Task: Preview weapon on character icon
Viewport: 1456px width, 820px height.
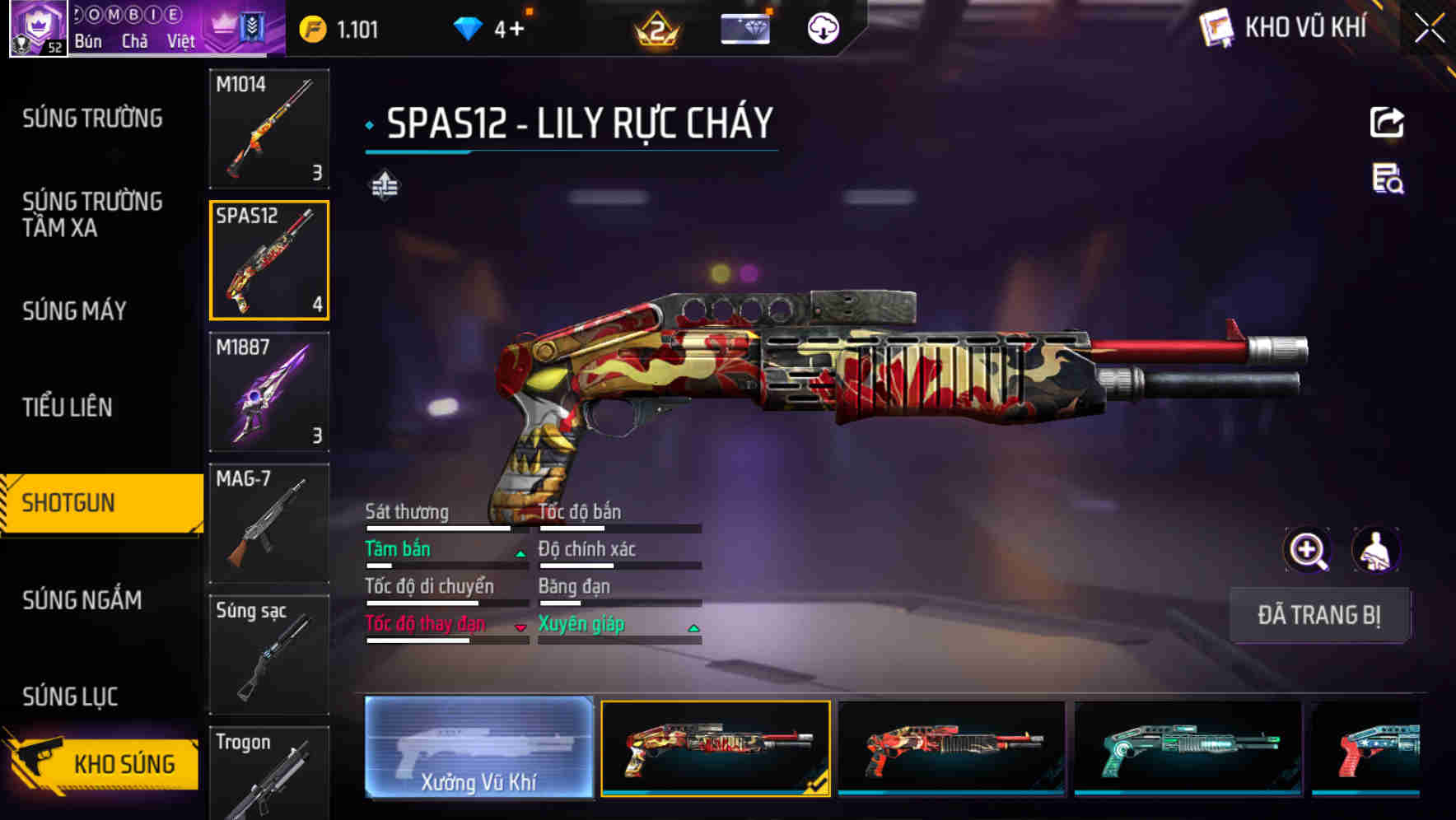Action: click(1375, 550)
